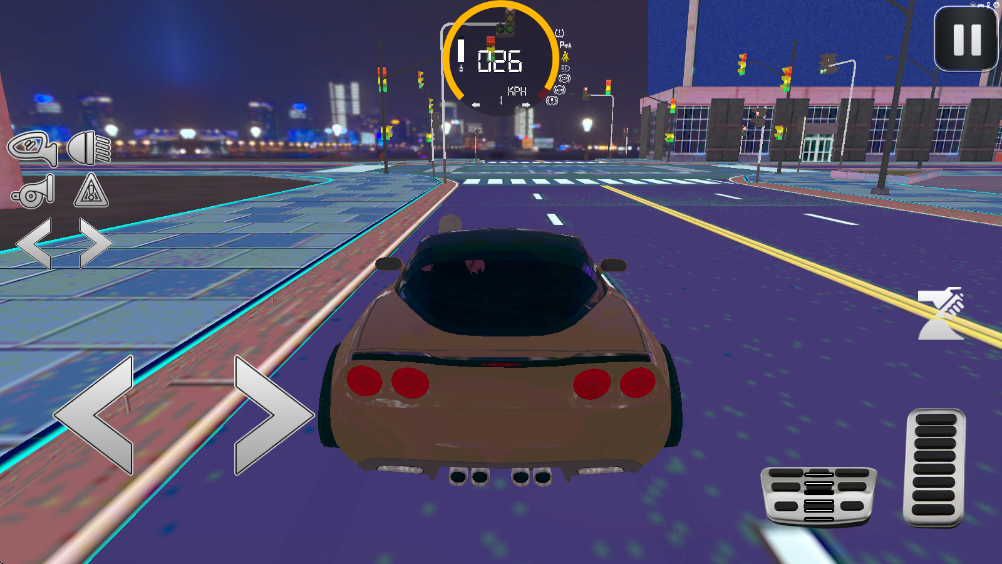Toggle the headlights icon
1002x564 pixels.
point(90,148)
